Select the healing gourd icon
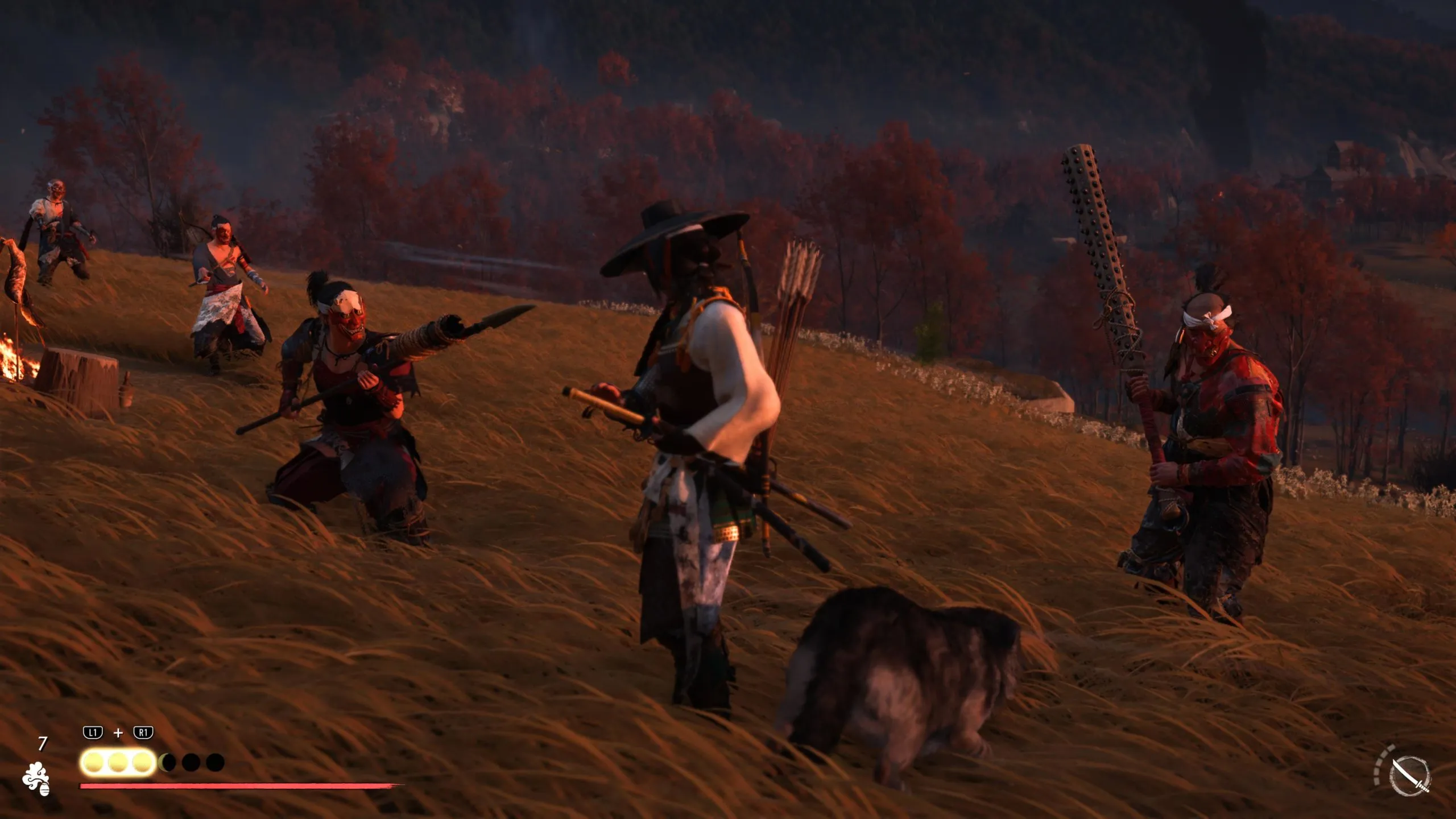The height and width of the screenshot is (819, 1456). pyautogui.click(x=36, y=778)
